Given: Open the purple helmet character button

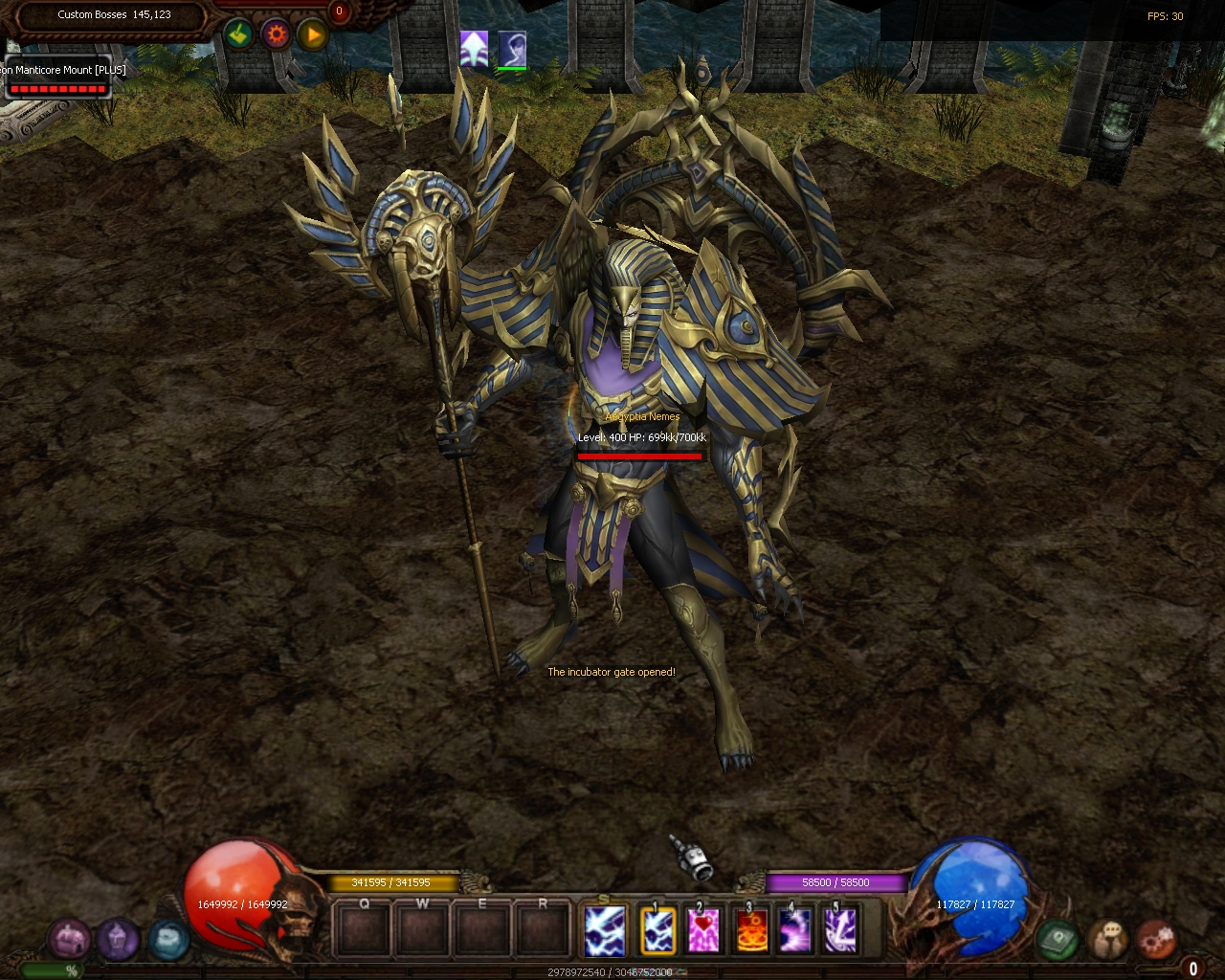Looking at the screenshot, I should pyautogui.click(x=118, y=939).
